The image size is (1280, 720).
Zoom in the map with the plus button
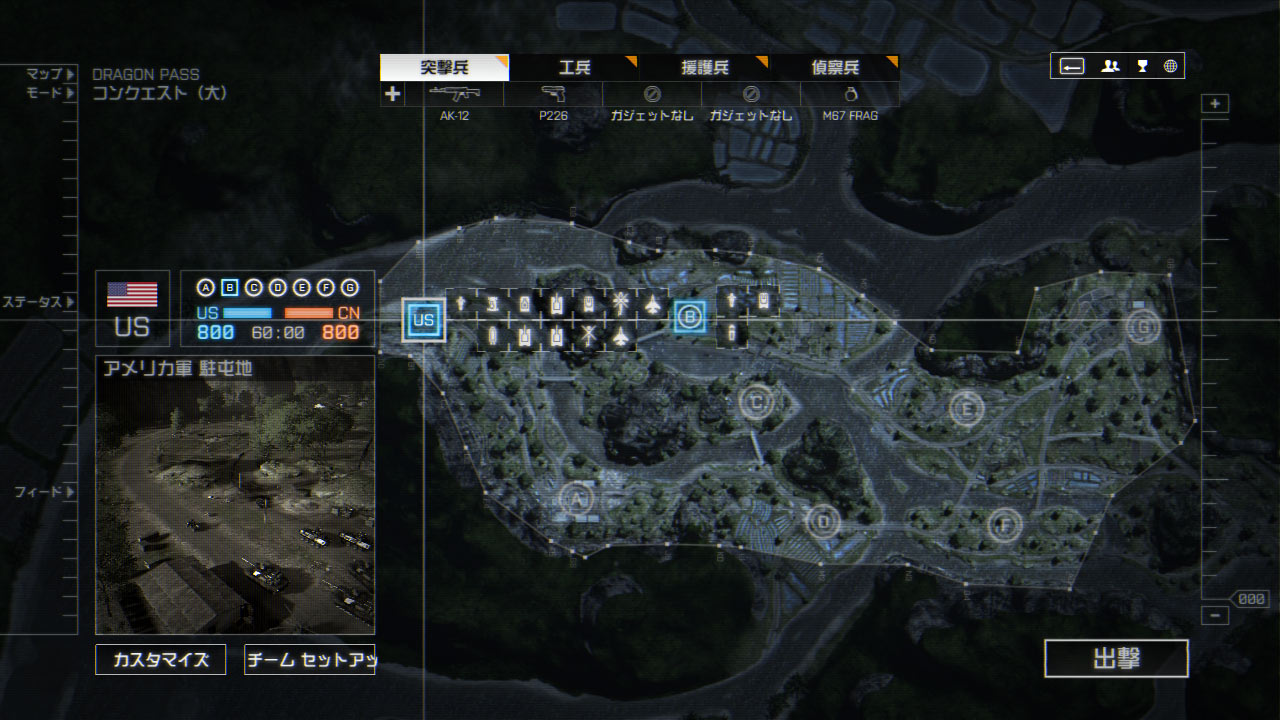tap(1215, 104)
